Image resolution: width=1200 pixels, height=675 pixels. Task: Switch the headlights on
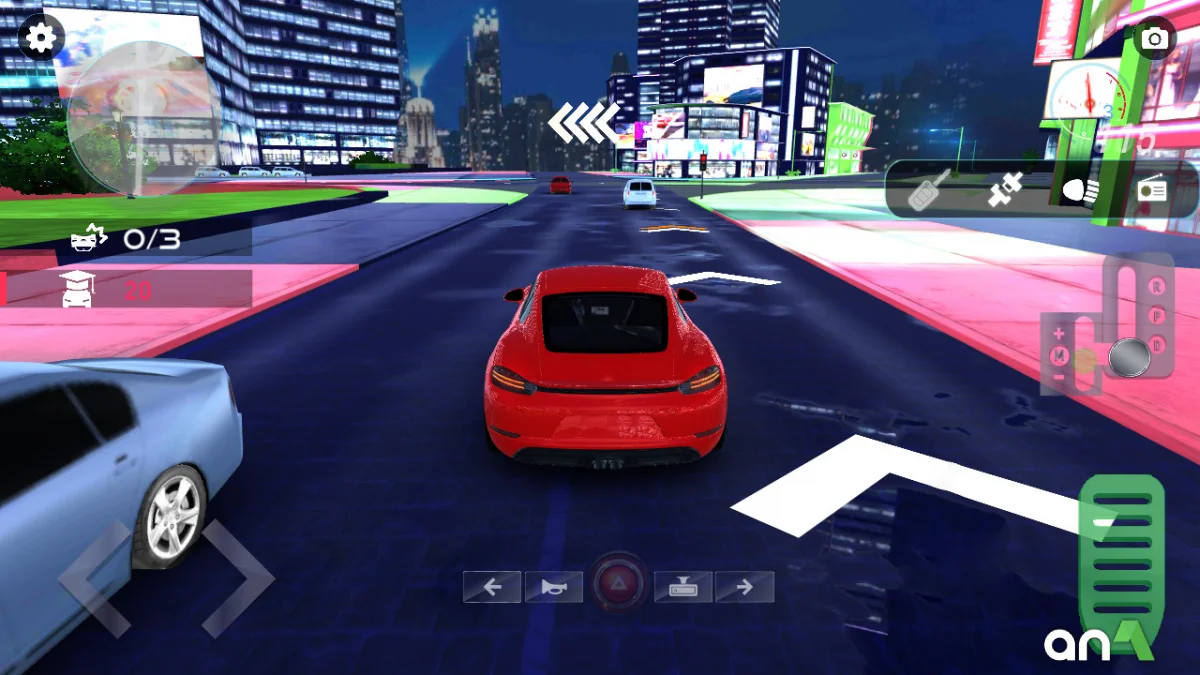(1080, 189)
